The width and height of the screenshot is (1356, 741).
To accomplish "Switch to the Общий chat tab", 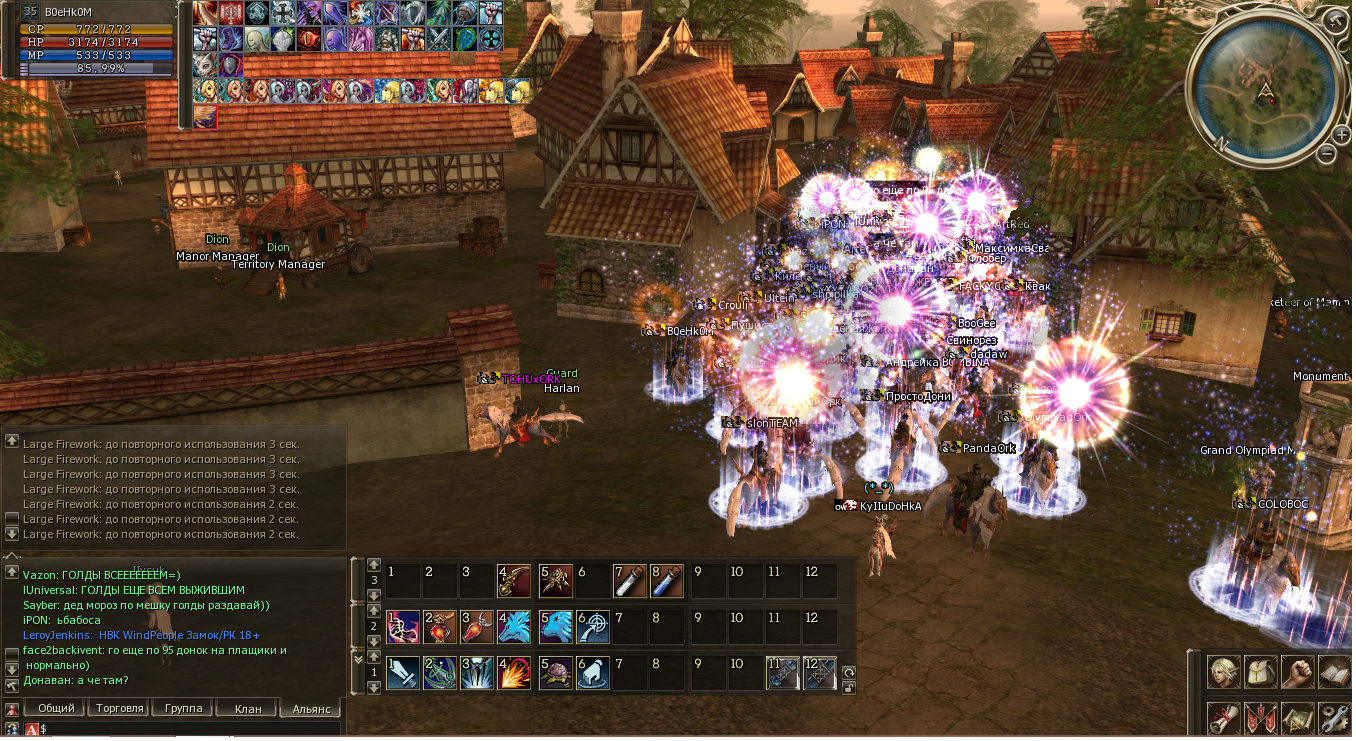I will point(56,708).
